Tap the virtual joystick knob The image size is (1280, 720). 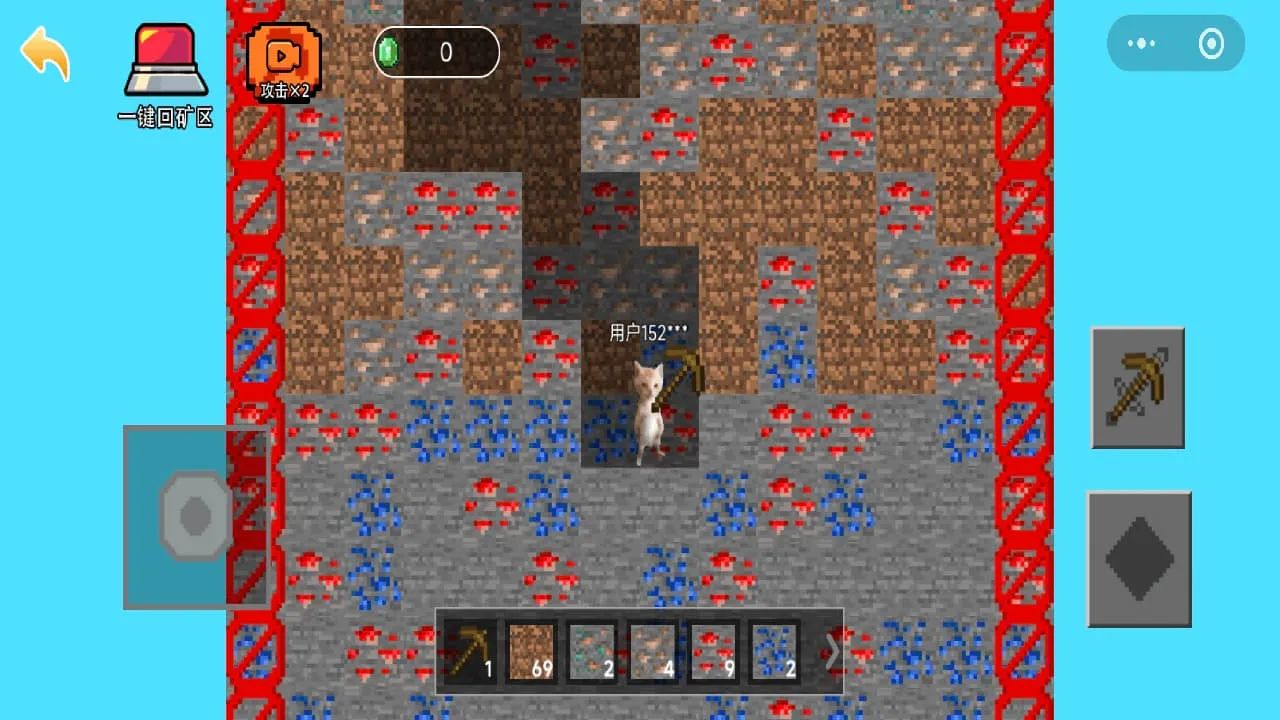coord(195,515)
